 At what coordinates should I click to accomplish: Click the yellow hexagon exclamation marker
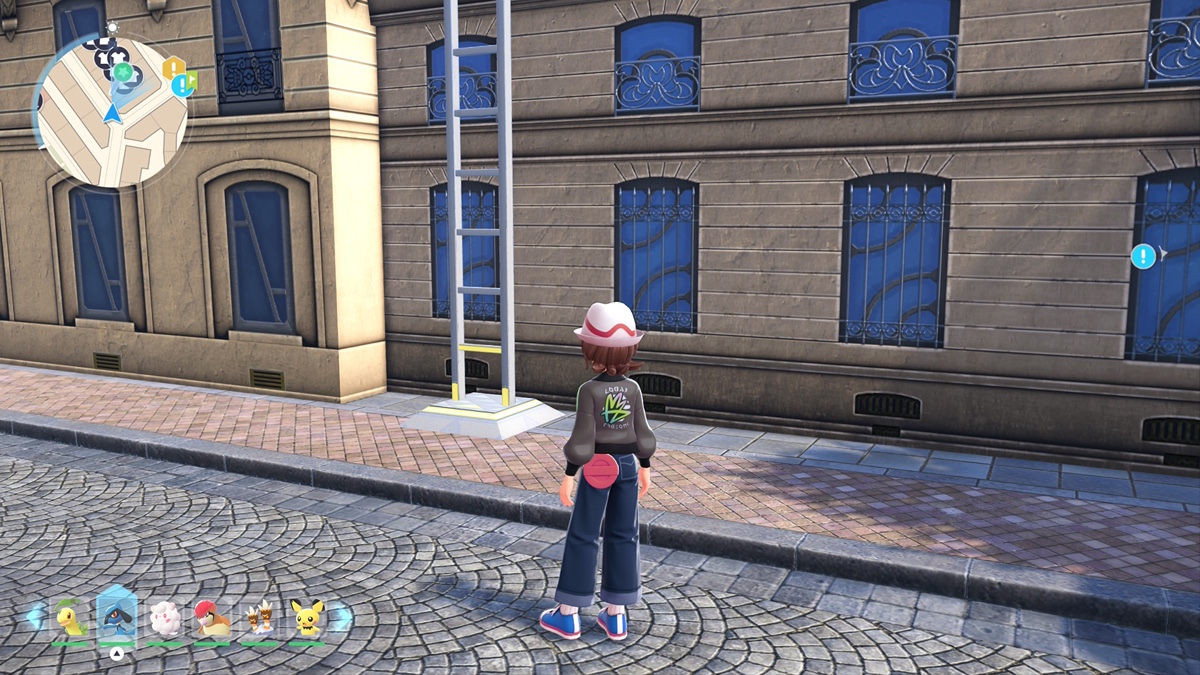click(x=174, y=68)
